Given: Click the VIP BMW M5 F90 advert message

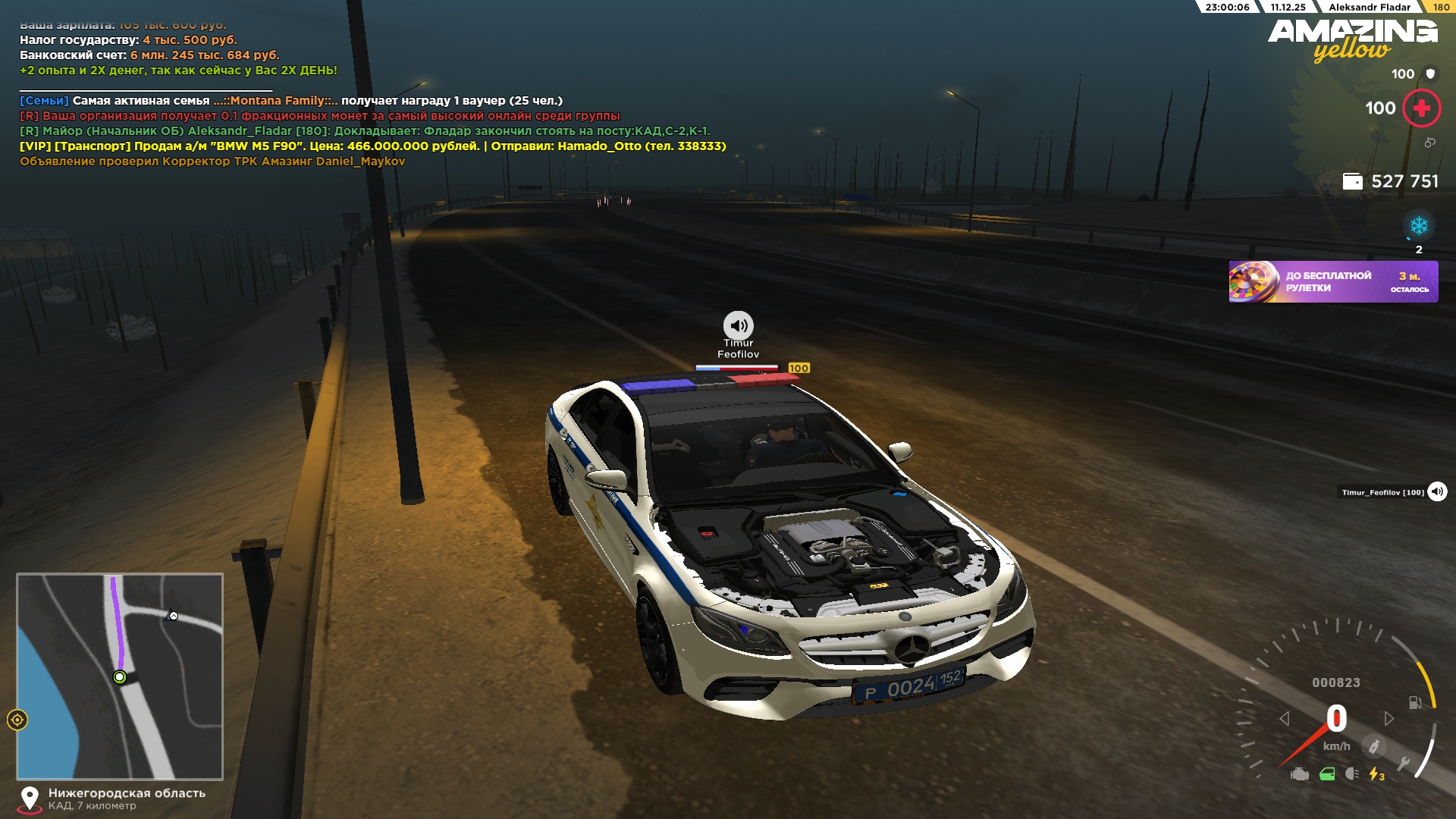Looking at the screenshot, I should click(372, 146).
